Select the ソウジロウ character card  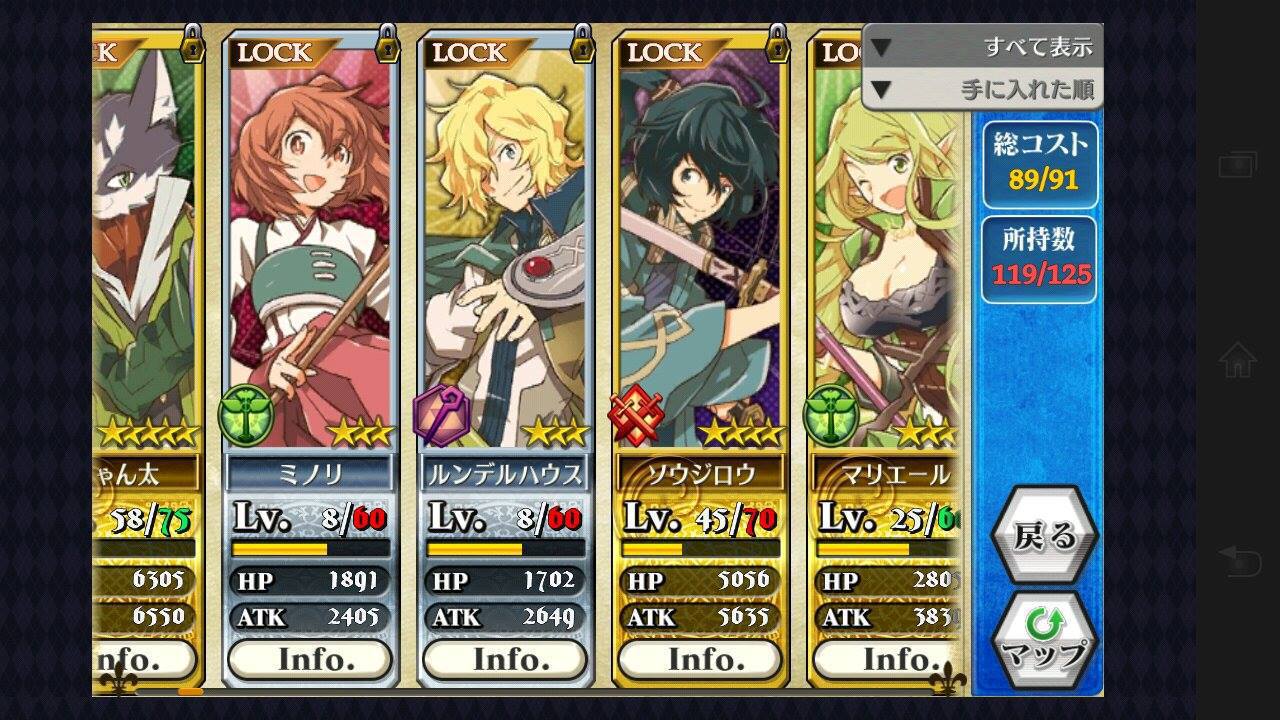point(699,250)
